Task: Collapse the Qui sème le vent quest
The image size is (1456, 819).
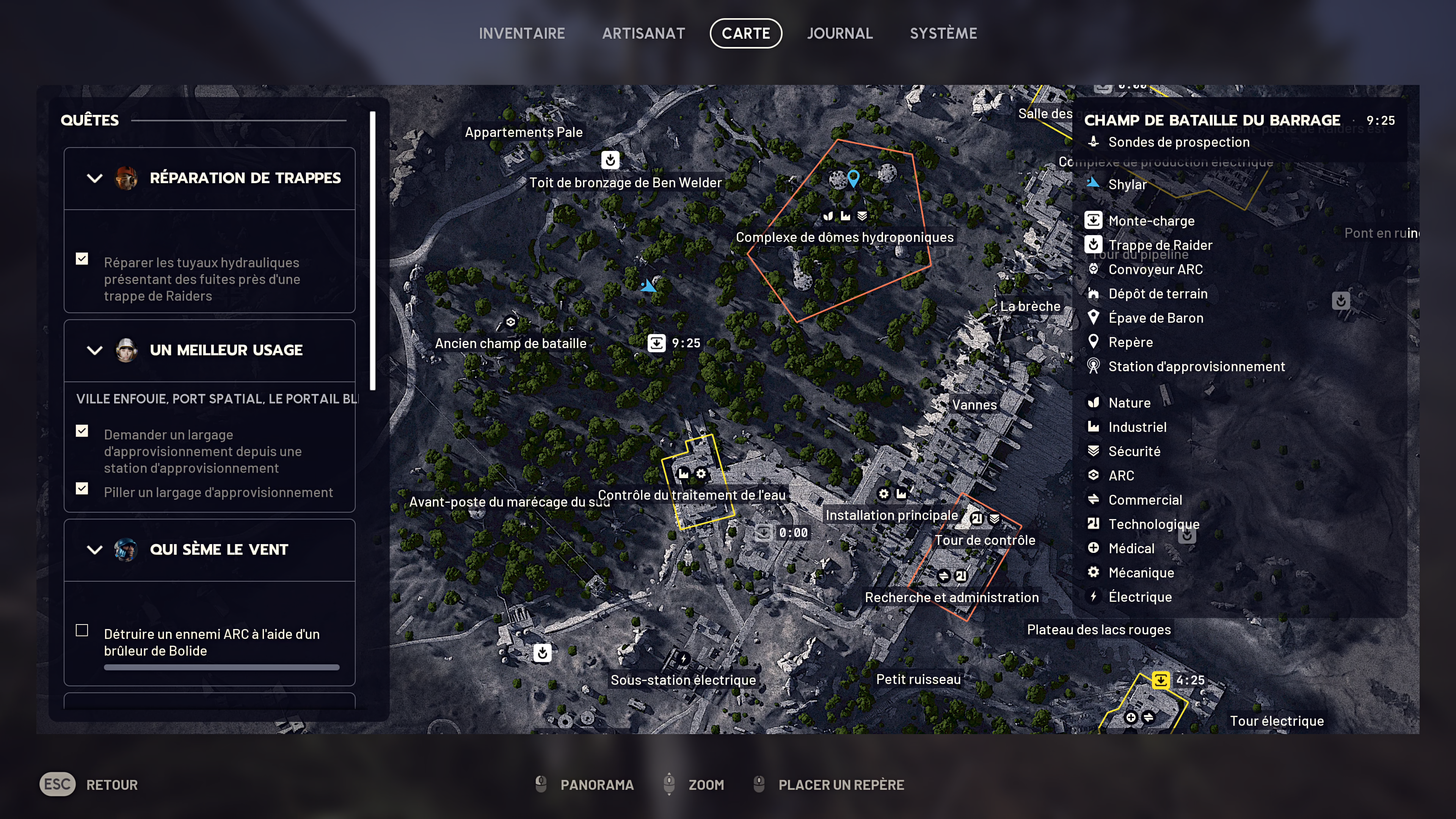Action: [x=94, y=549]
